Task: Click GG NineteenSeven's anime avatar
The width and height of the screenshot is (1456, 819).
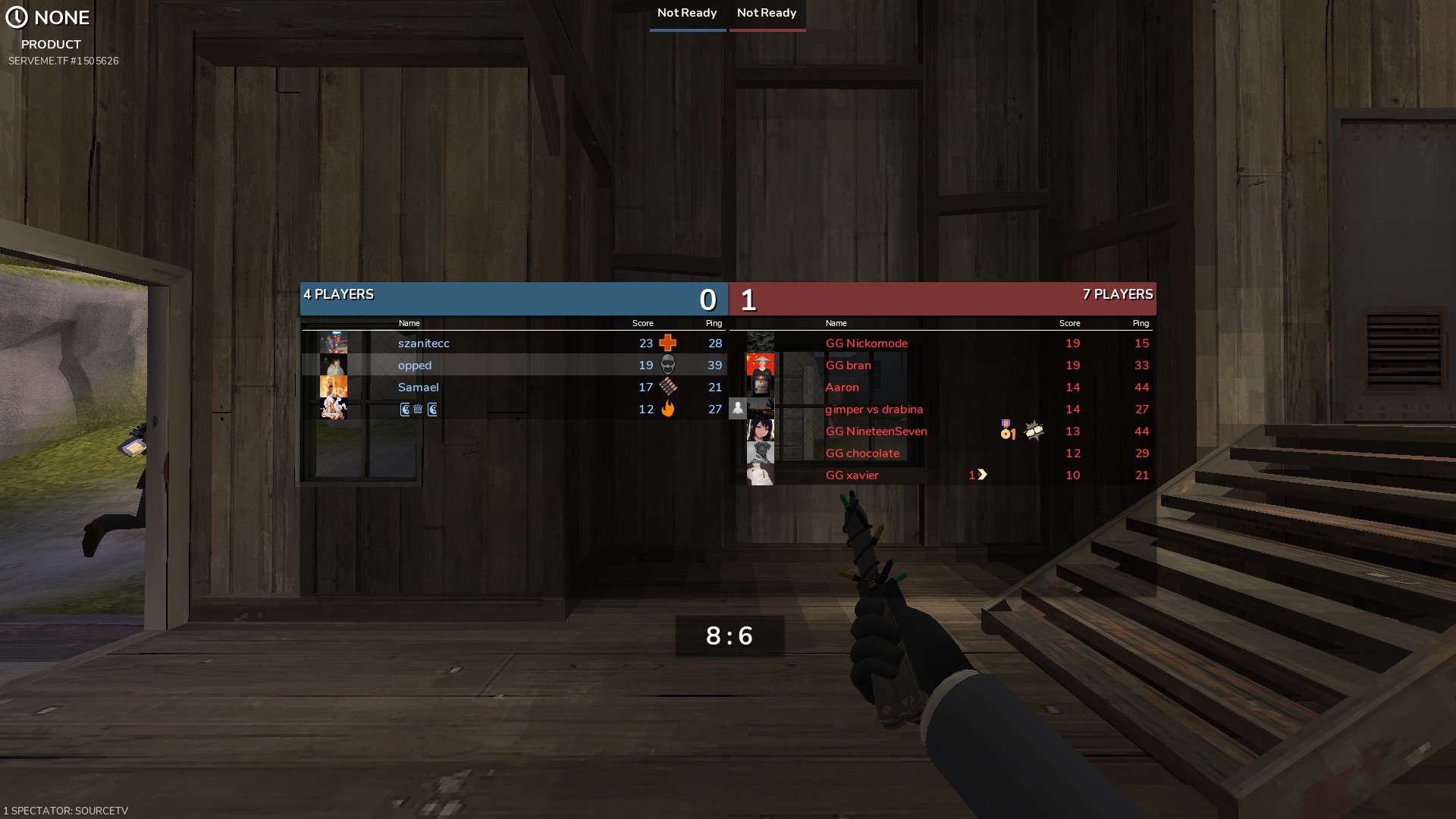Action: pyautogui.click(x=760, y=431)
